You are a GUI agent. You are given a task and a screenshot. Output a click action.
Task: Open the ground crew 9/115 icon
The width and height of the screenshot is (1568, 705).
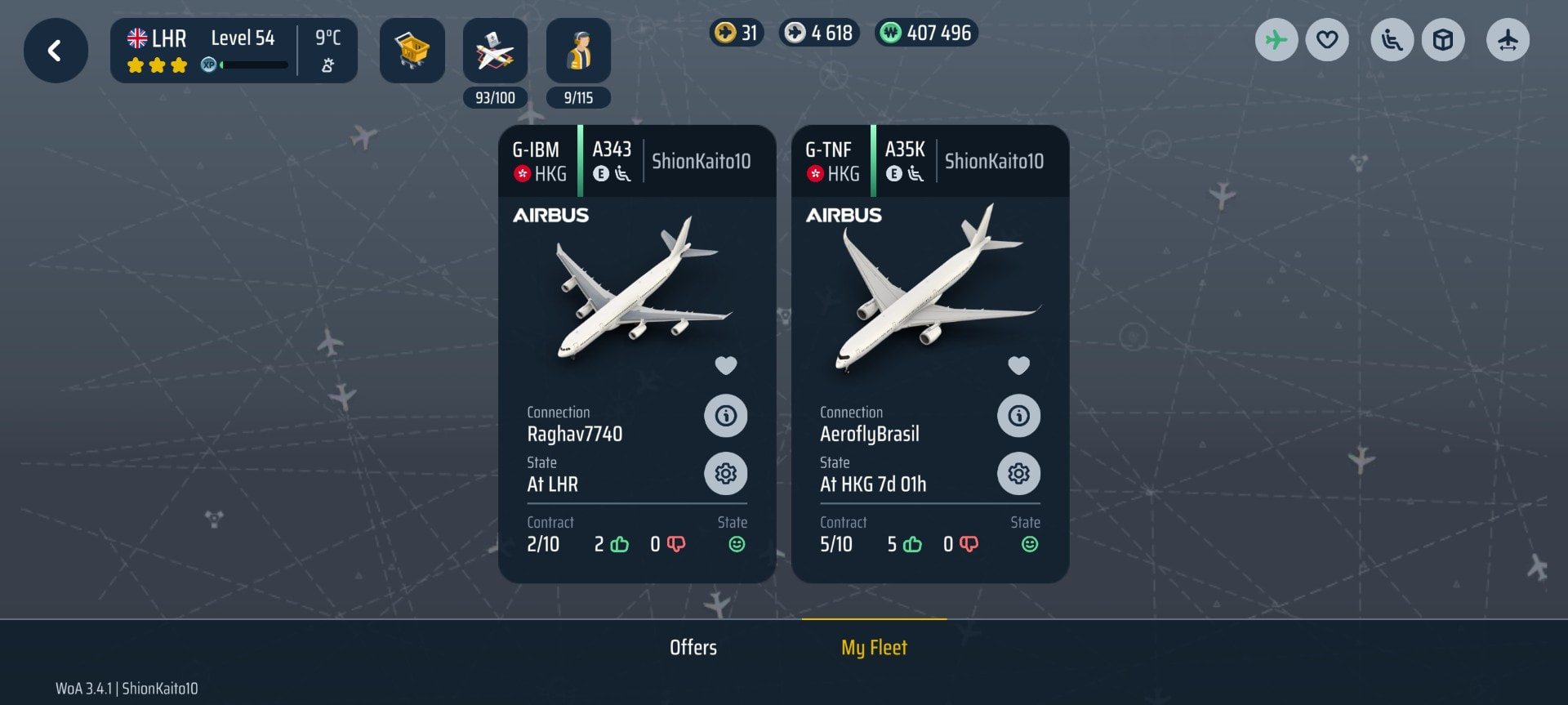578,52
